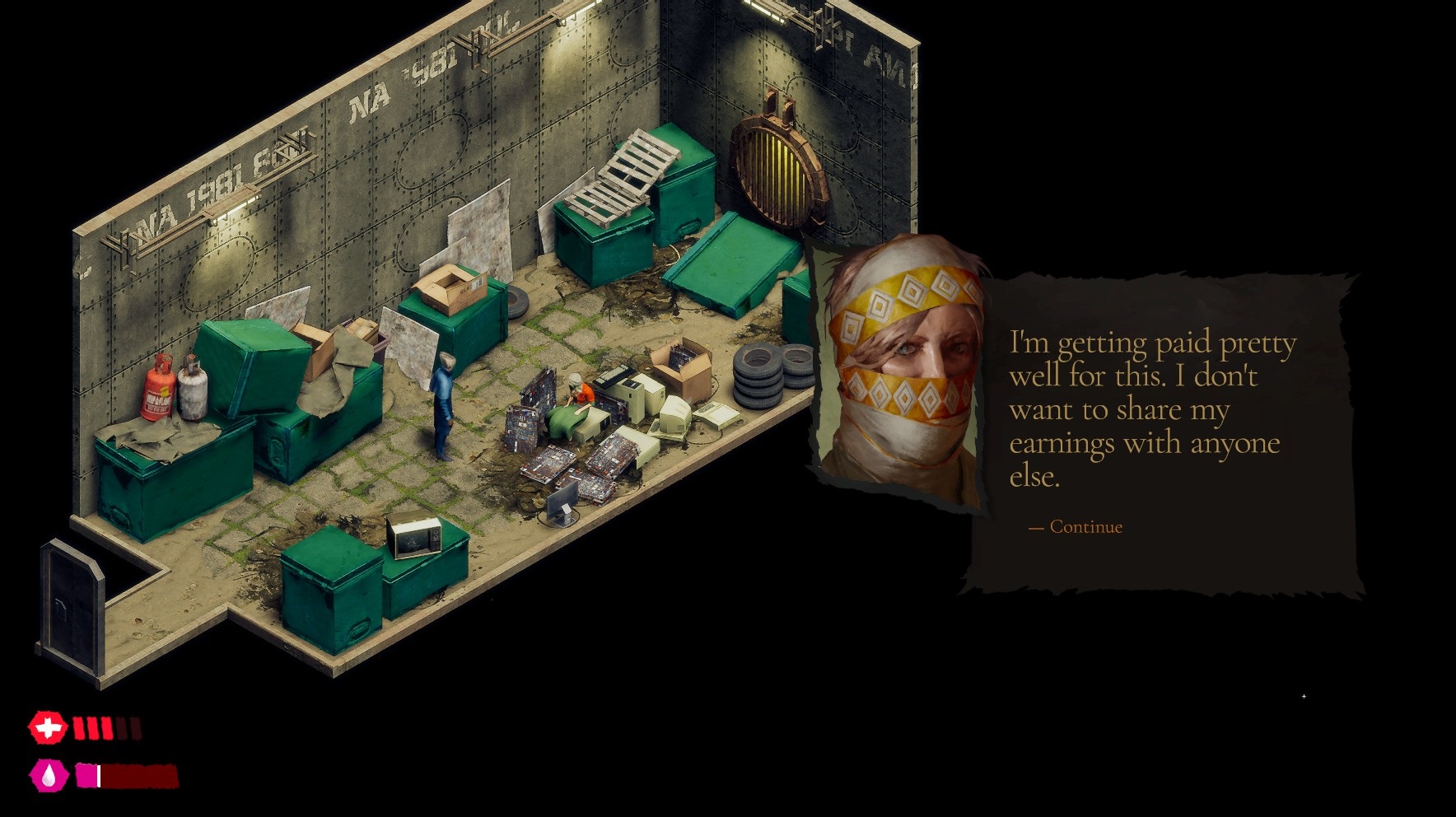The height and width of the screenshot is (817, 1456).
Task: Click the red gas canister
Action: click(159, 387)
